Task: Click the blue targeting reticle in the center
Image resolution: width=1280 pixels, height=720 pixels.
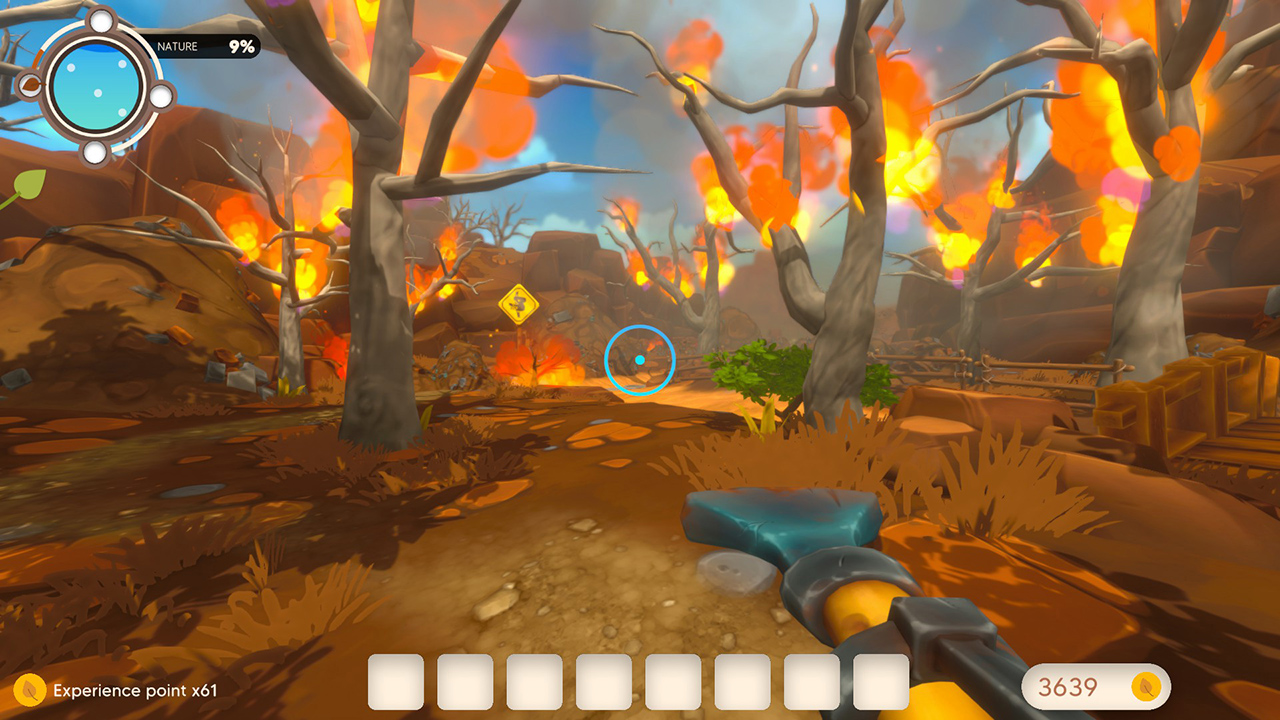Action: [x=641, y=361]
